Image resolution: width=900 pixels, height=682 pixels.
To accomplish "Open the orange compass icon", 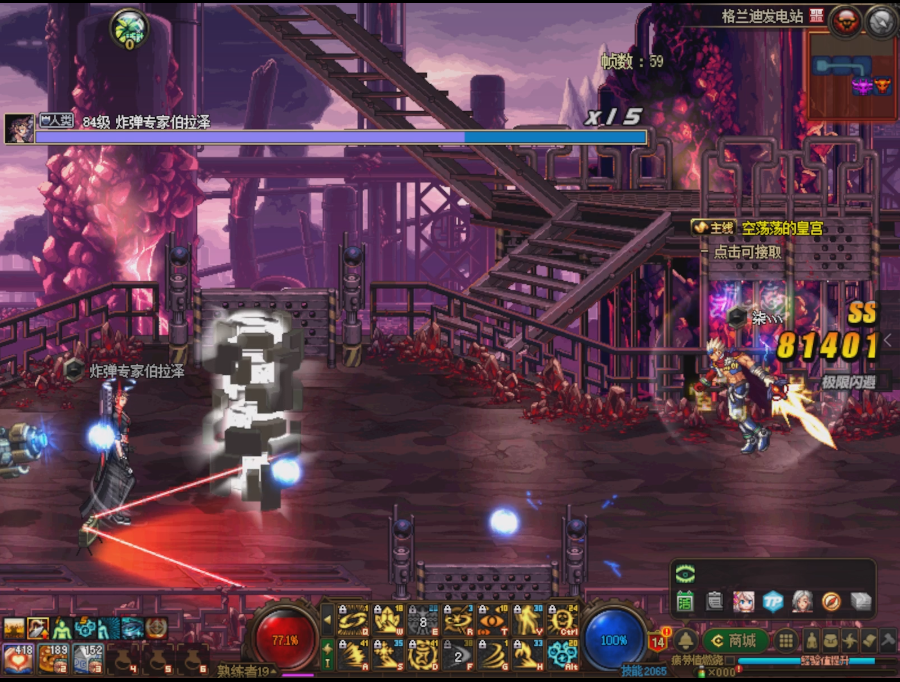I will 831,601.
